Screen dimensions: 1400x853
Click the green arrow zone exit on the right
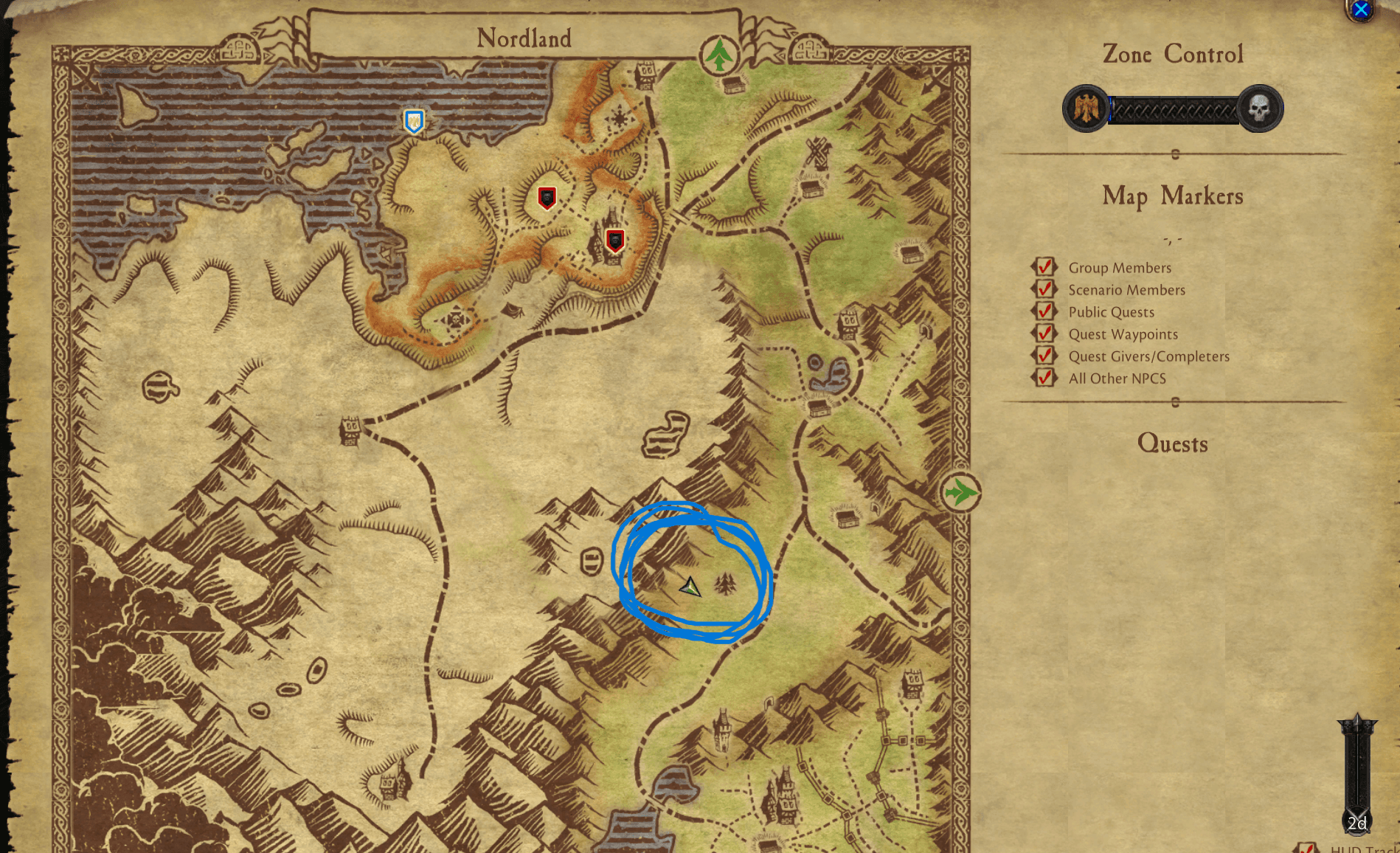pyautogui.click(x=960, y=492)
